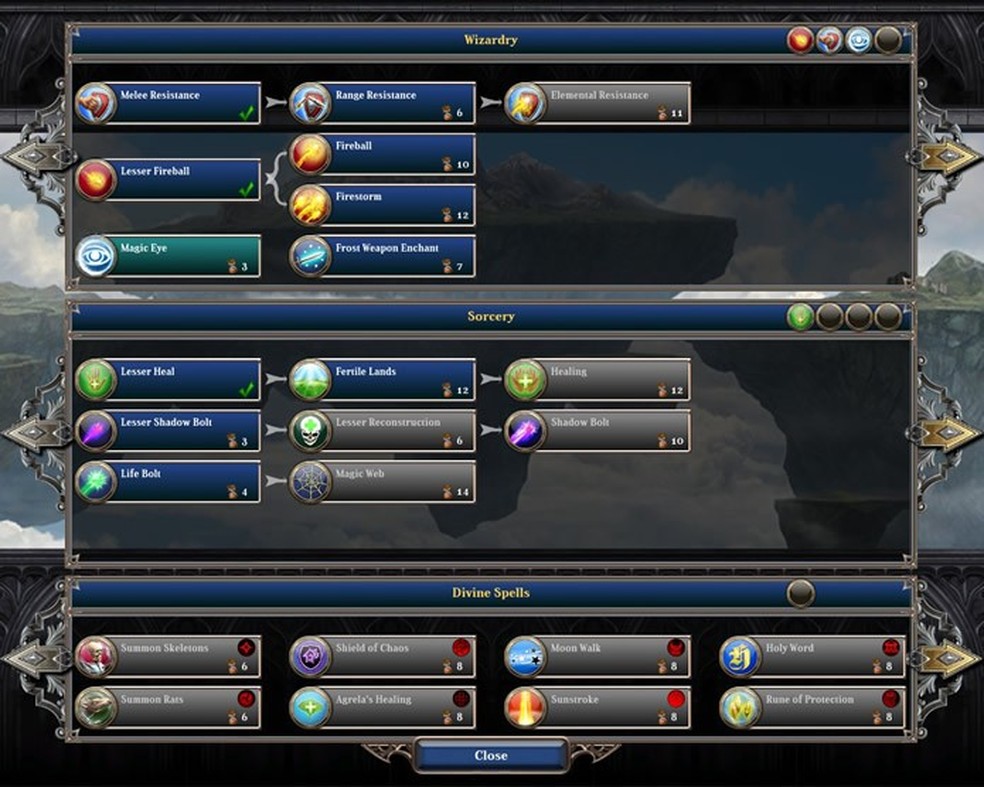The width and height of the screenshot is (984, 787).
Task: Select the Summon Skeletons divine spell
Action: pos(168,657)
